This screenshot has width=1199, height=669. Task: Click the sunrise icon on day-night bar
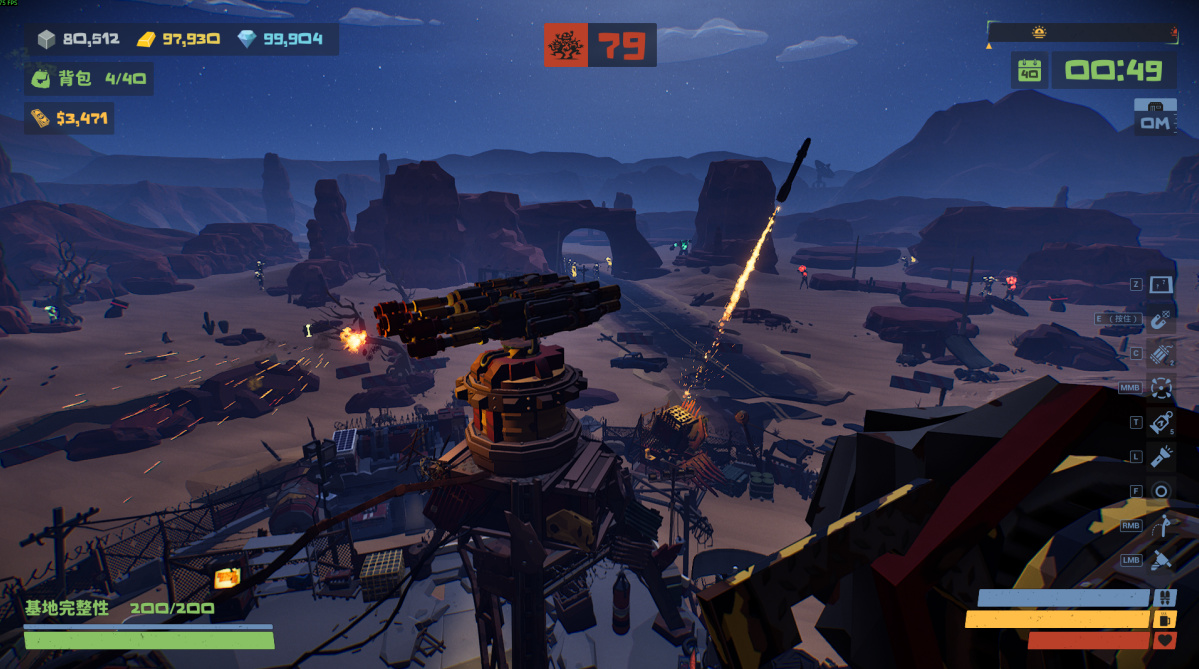[x=1039, y=32]
